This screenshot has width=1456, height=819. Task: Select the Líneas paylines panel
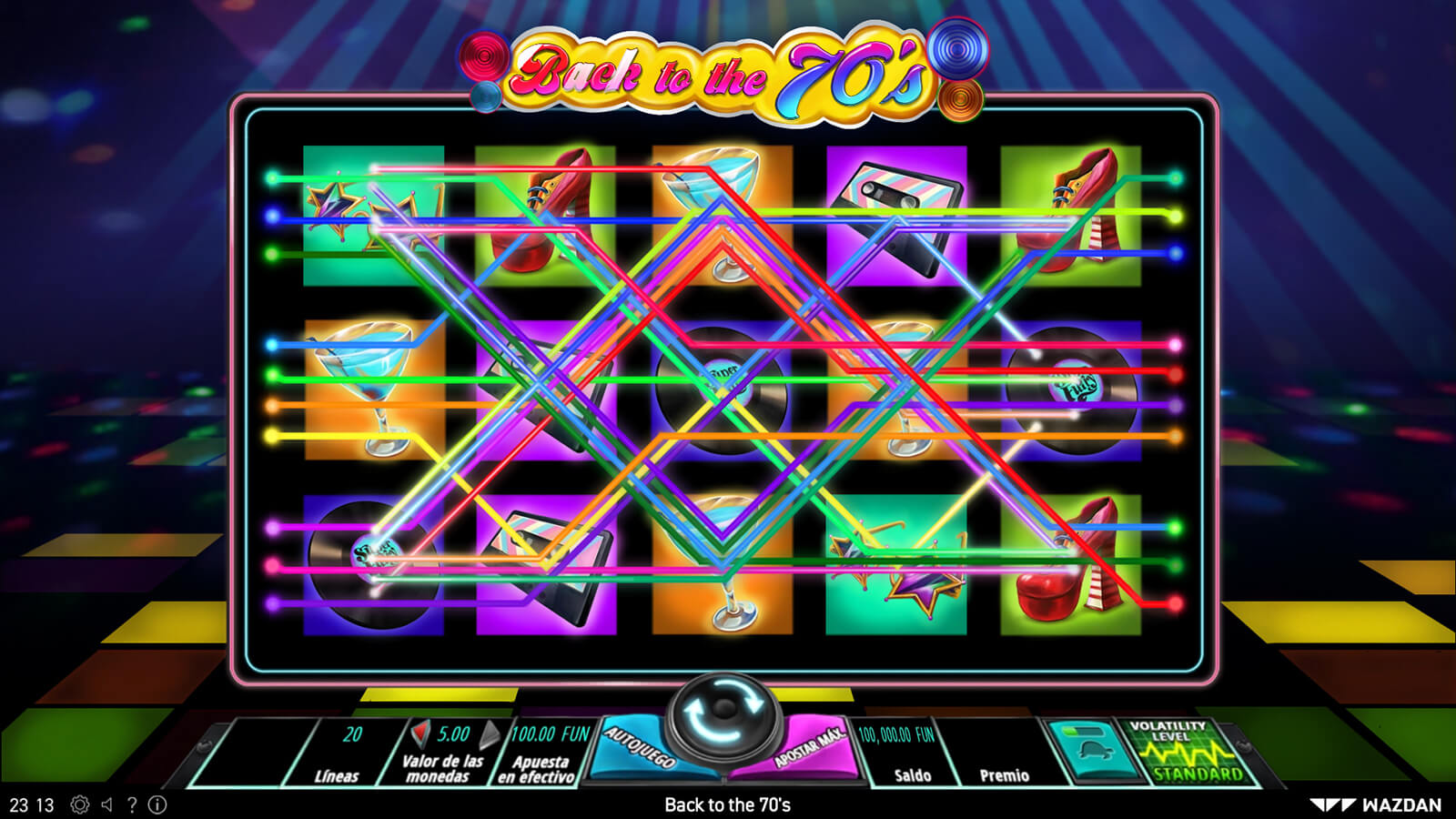[x=341, y=752]
